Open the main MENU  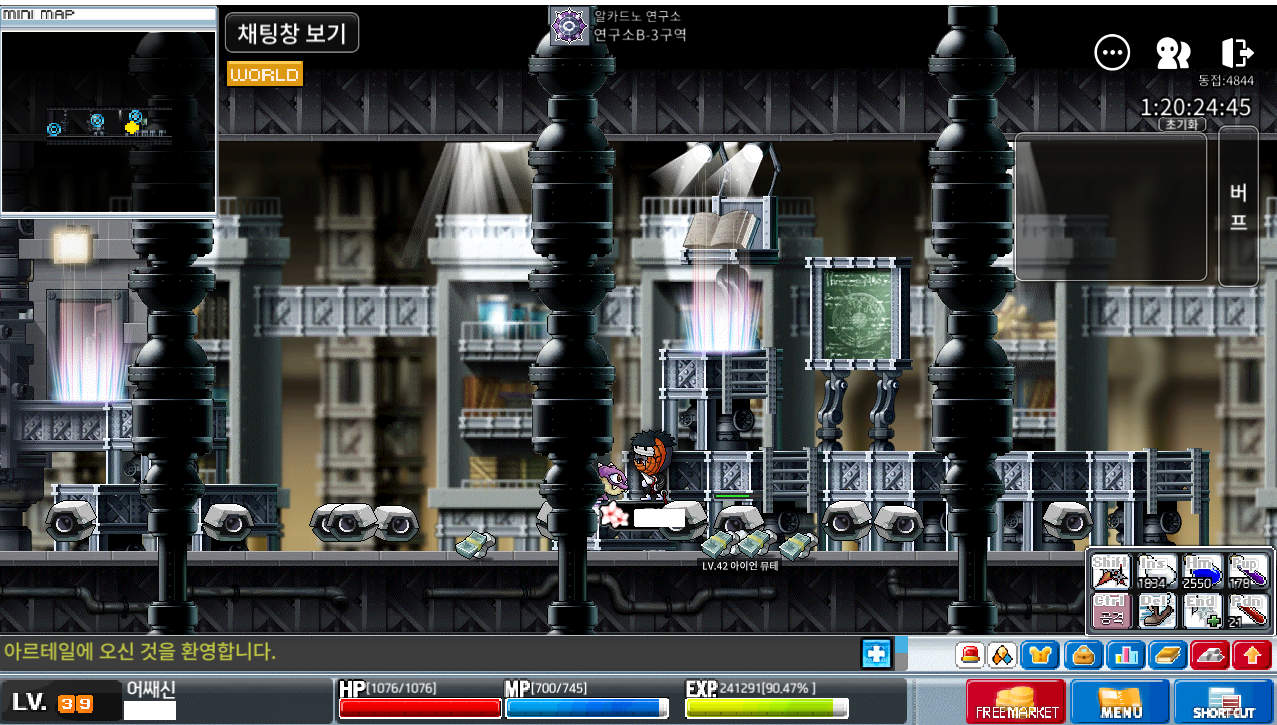(1120, 701)
